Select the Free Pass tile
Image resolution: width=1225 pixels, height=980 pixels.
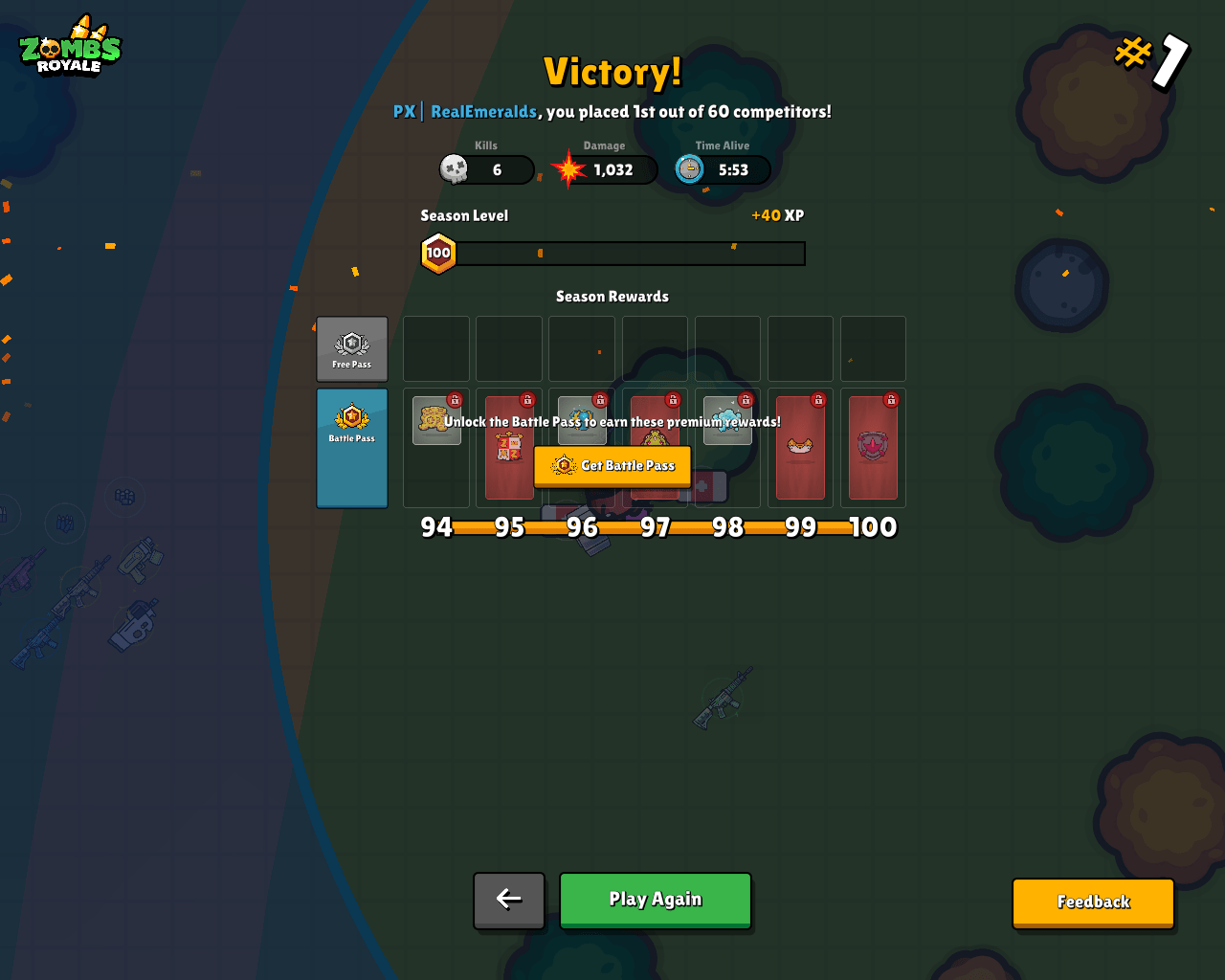click(352, 349)
